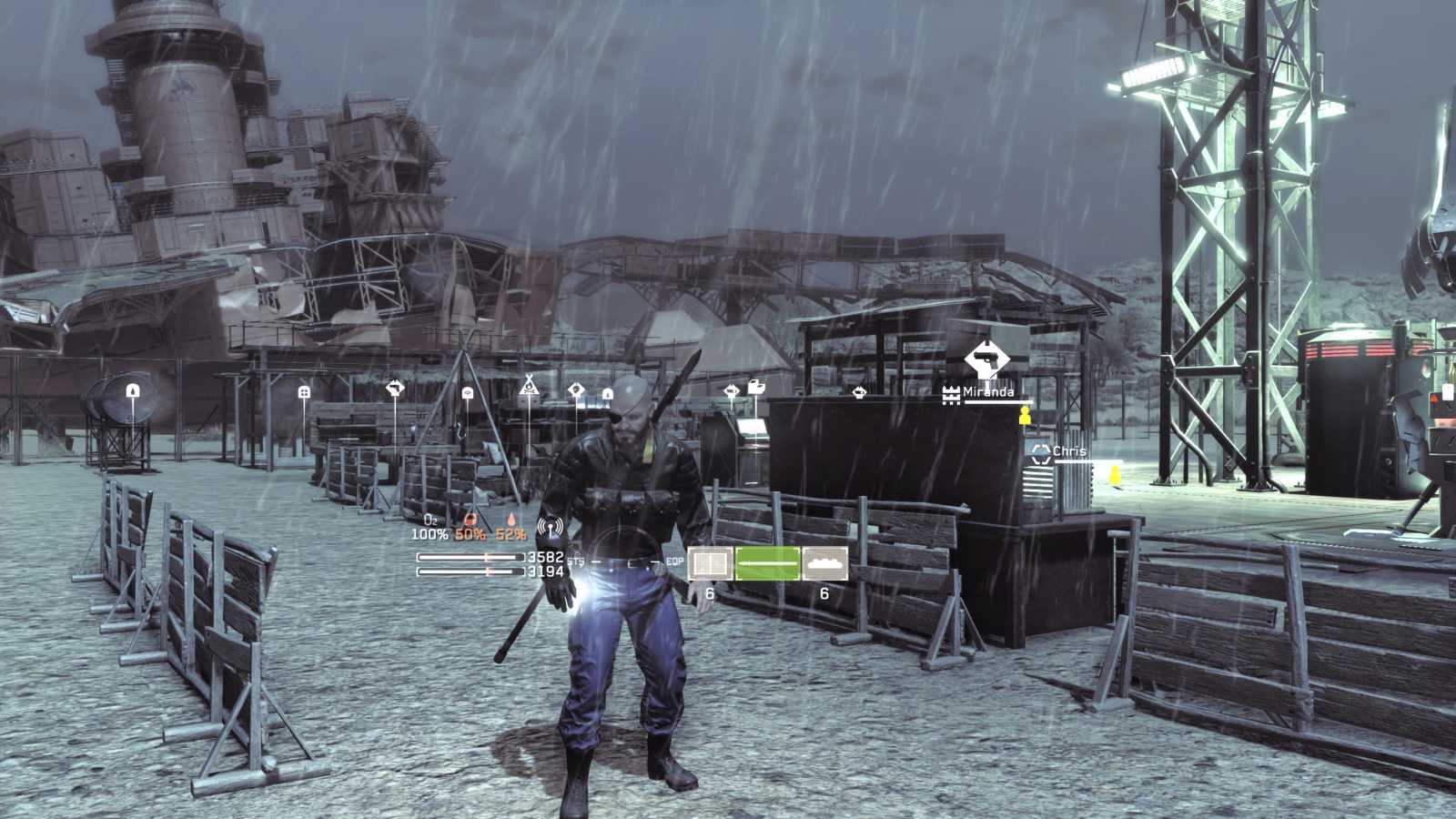Screen dimensions: 1456x819
Task: Click Chris's hexagonal crafting marker
Action: (1041, 454)
